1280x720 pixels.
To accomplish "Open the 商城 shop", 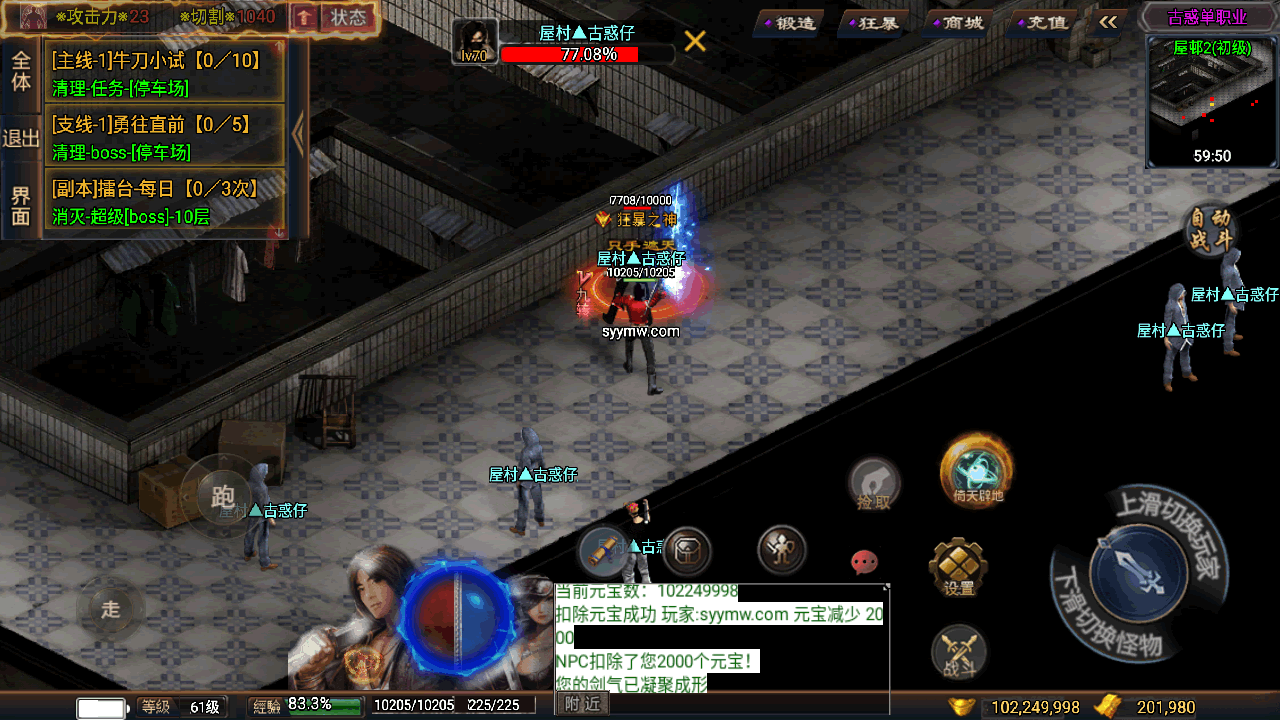I will click(x=957, y=22).
